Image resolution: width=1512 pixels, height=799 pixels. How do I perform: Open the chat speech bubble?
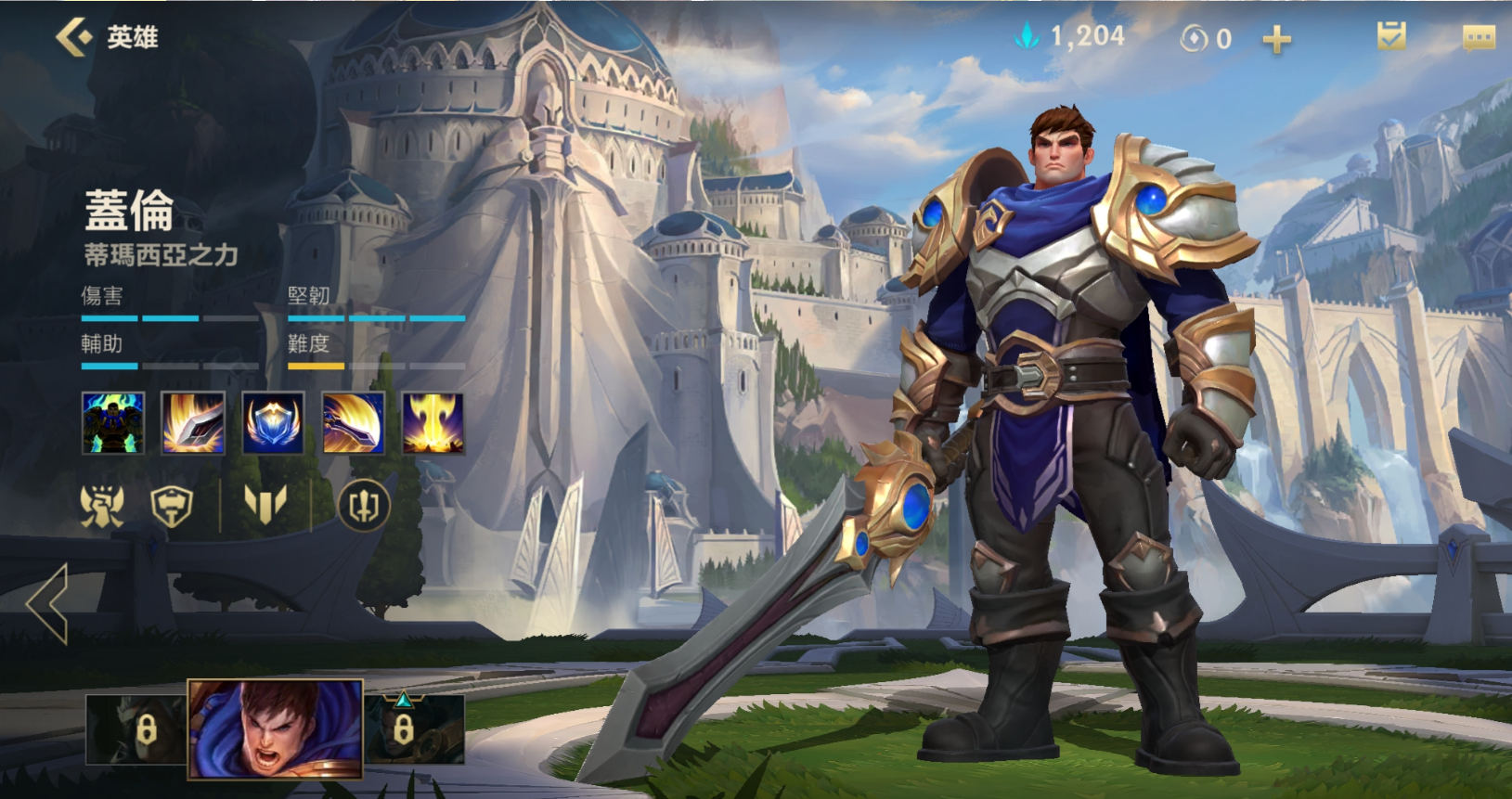pos(1478,37)
